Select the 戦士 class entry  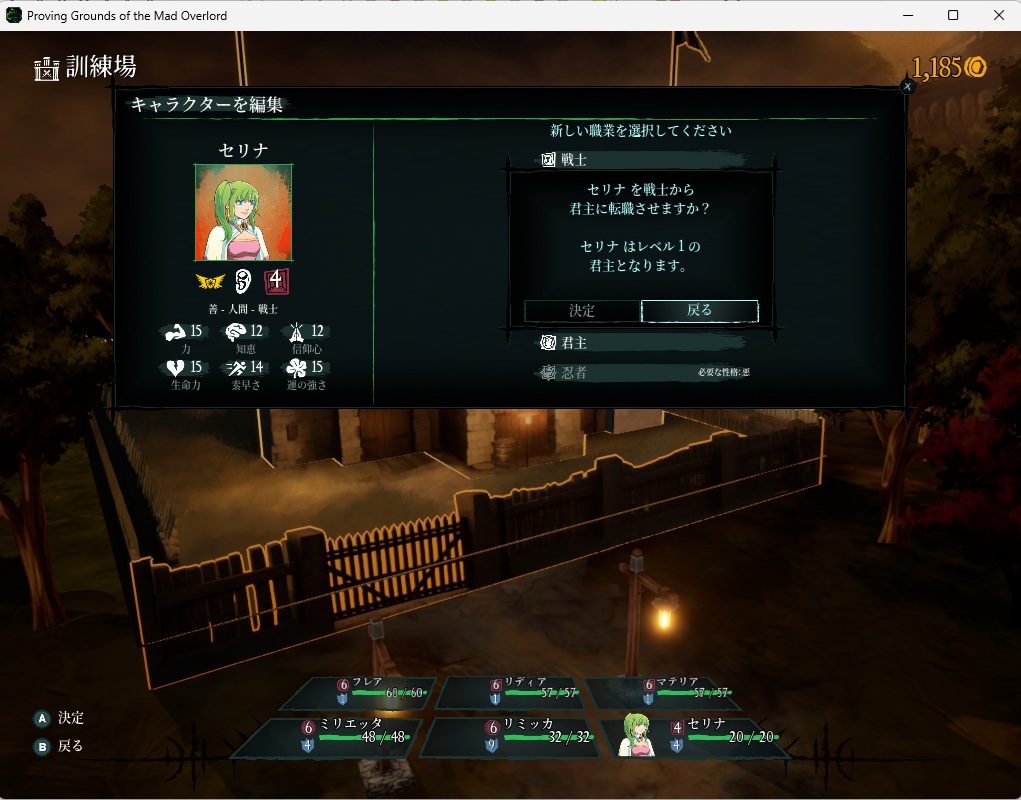(x=640, y=160)
